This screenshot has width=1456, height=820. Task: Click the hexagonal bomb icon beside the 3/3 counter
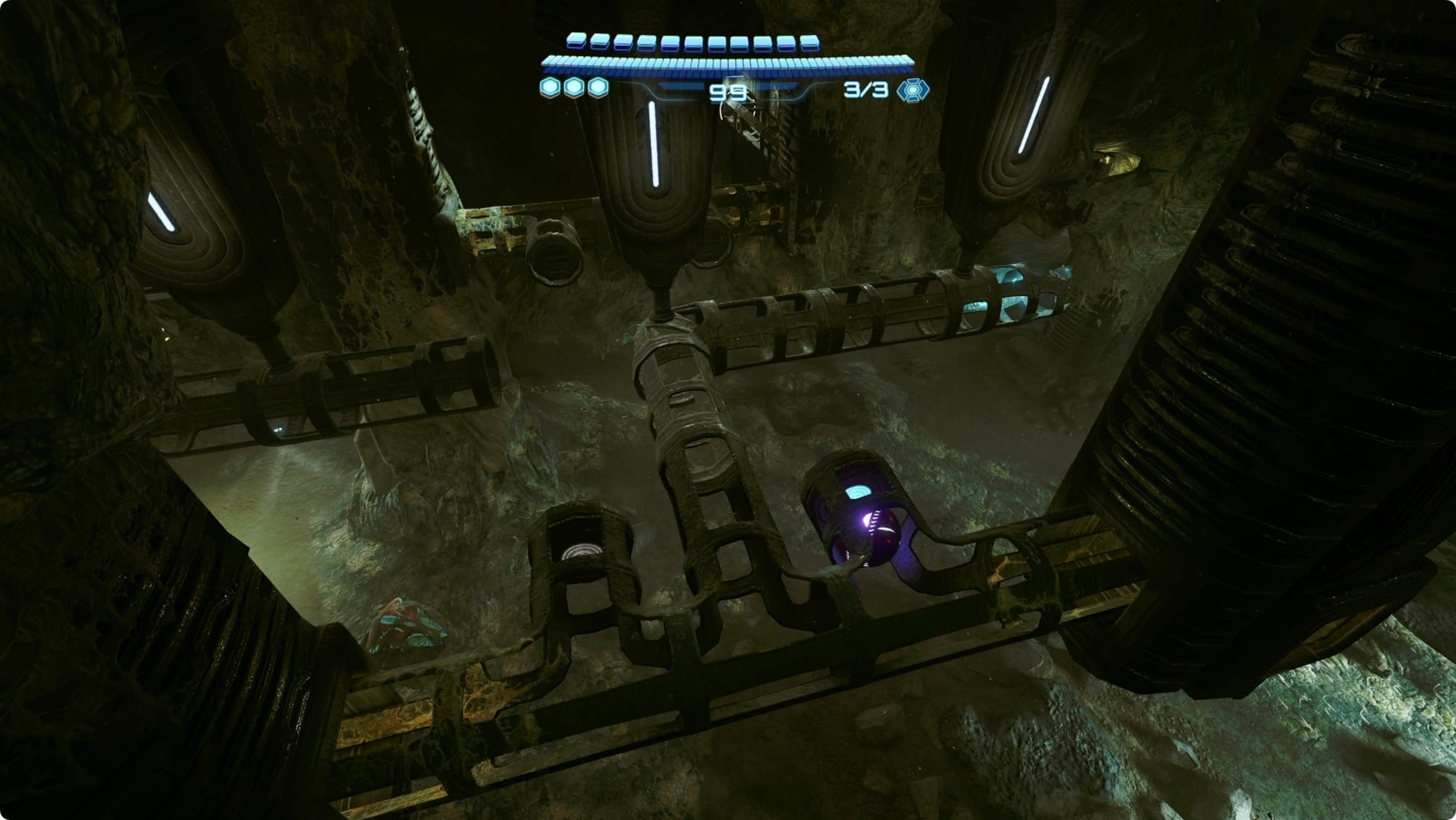click(x=911, y=90)
